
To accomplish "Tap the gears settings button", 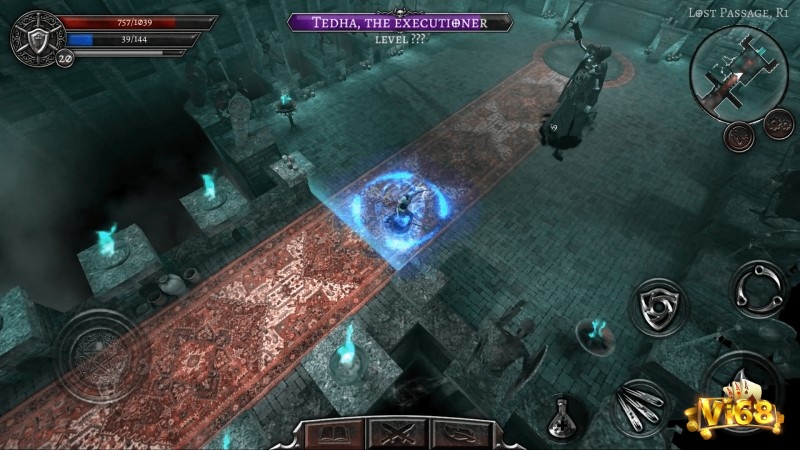I will [x=776, y=124].
